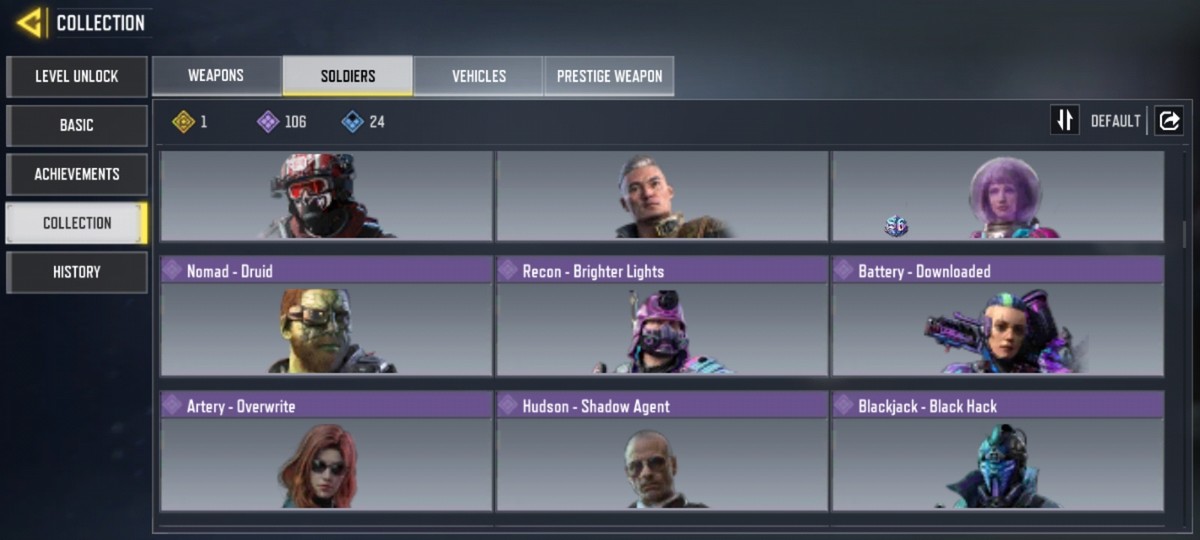Switch to the Soldiers tab
This screenshot has height=540, width=1200.
pyautogui.click(x=348, y=76)
